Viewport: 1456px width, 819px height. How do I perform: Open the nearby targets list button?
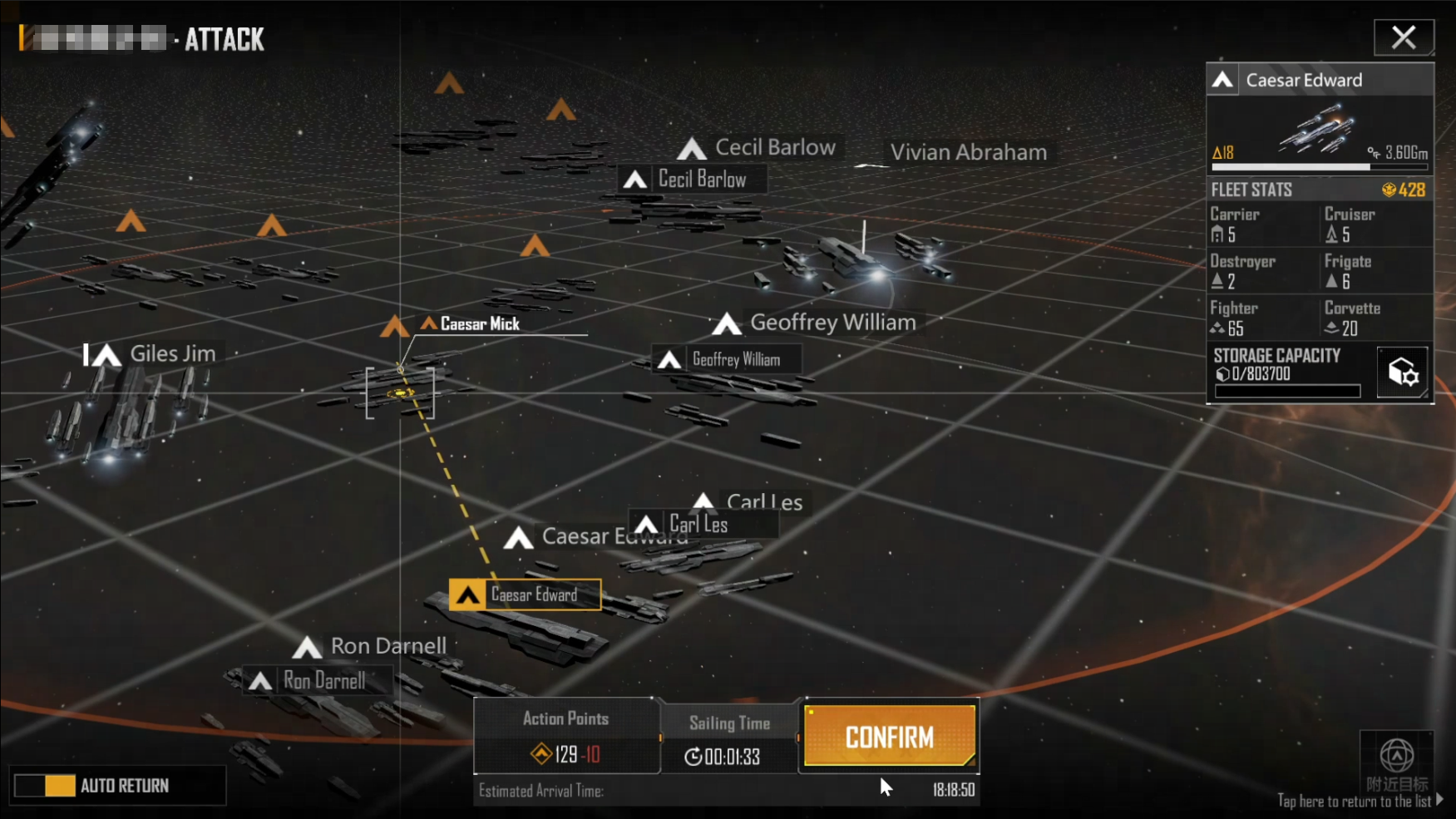tap(1396, 762)
